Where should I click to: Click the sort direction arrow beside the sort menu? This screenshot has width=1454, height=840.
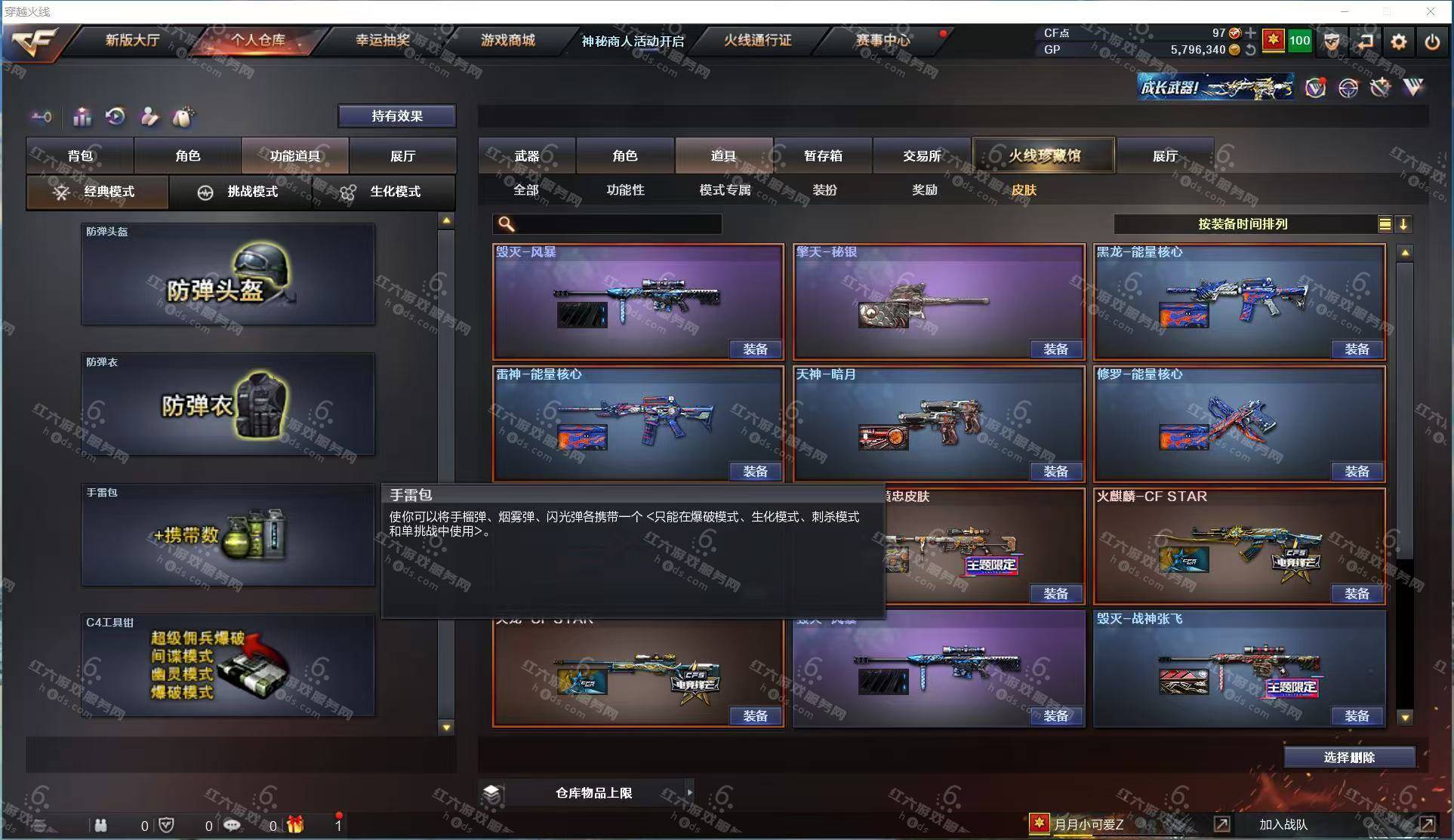(x=1404, y=223)
